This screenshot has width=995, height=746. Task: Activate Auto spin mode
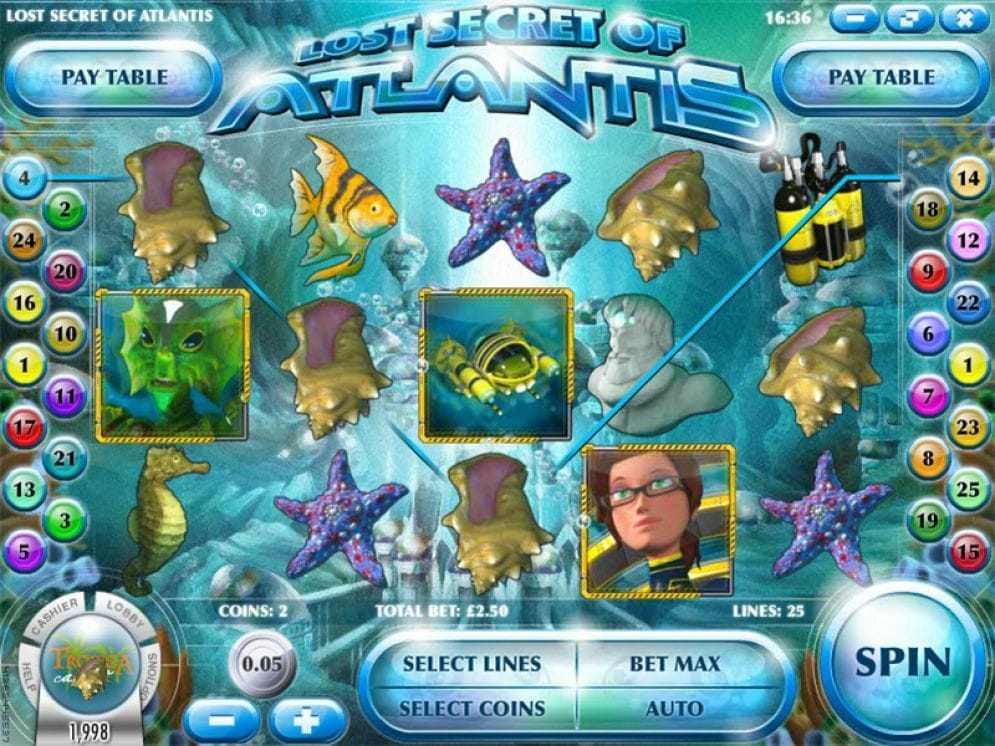point(674,708)
